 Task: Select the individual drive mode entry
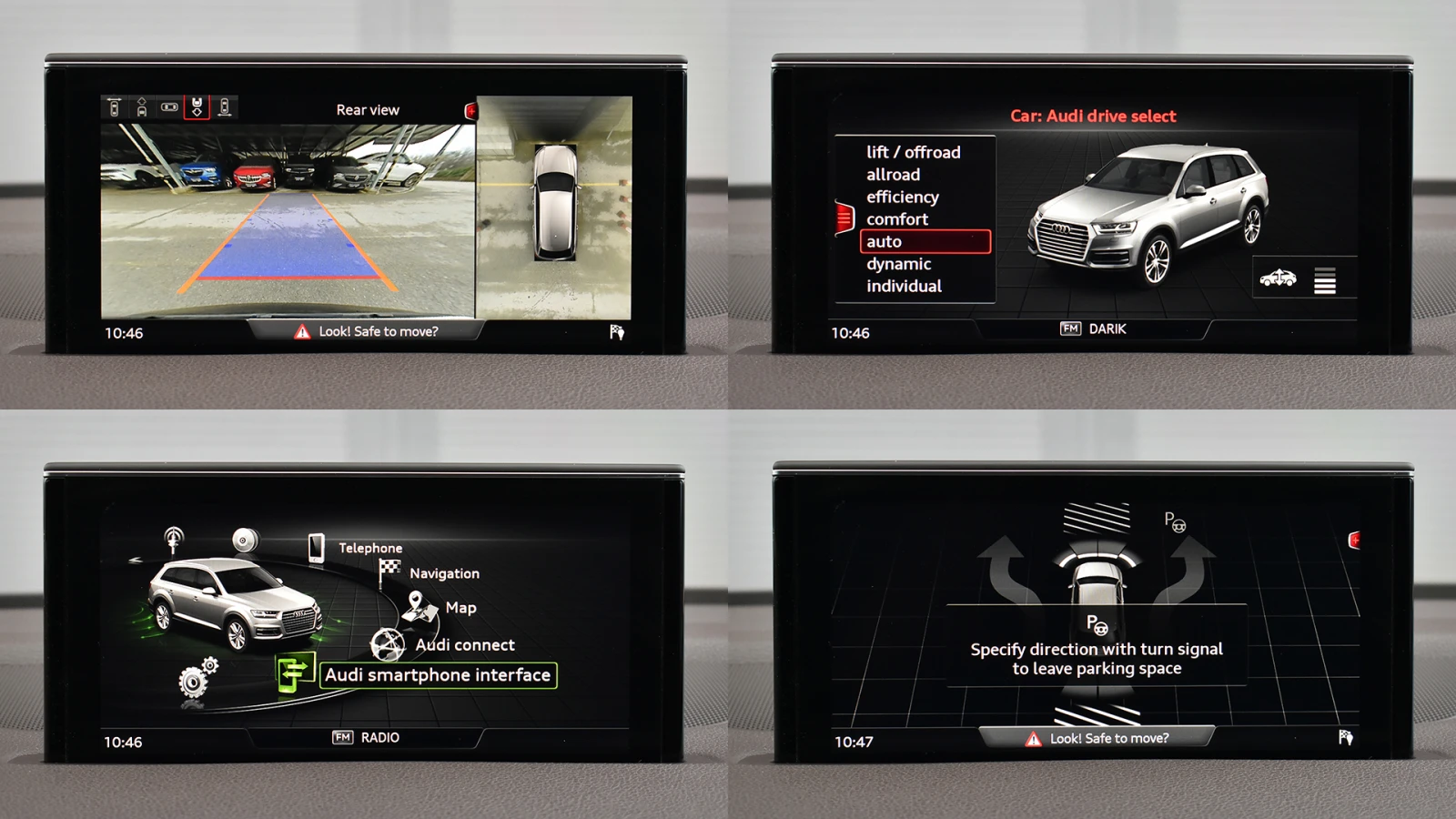pos(905,286)
